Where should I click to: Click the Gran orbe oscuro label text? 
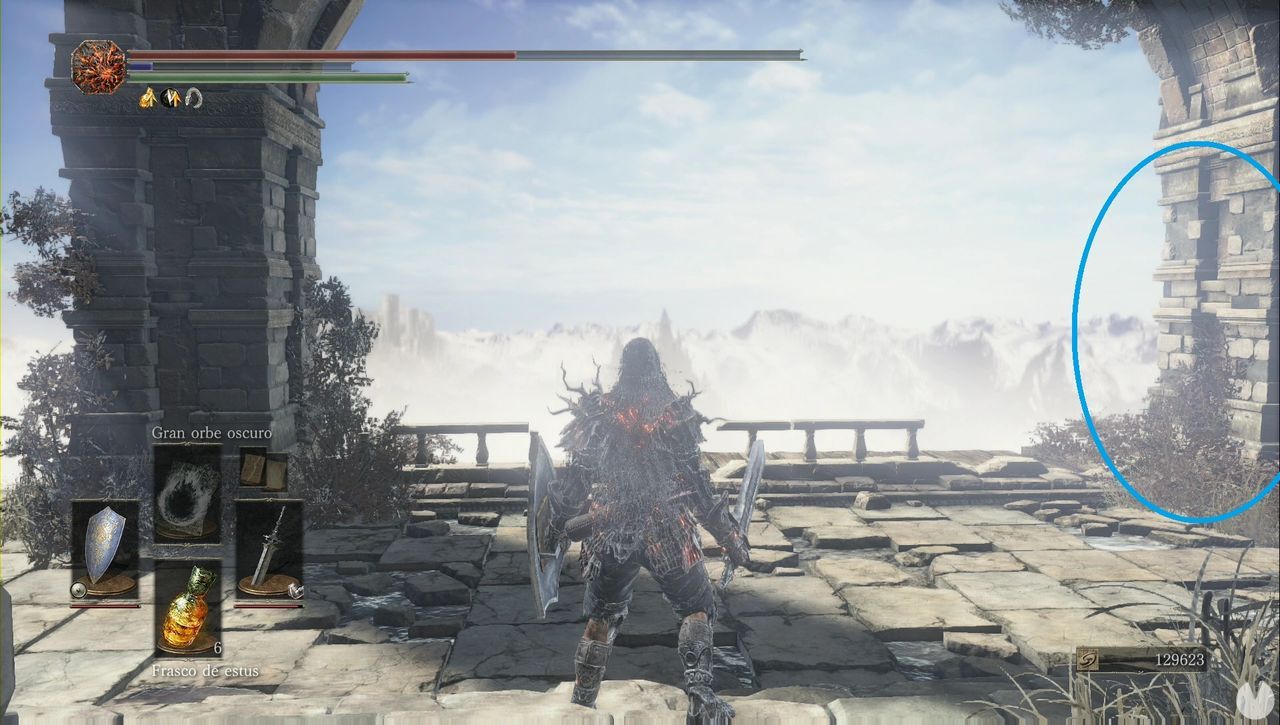click(212, 434)
